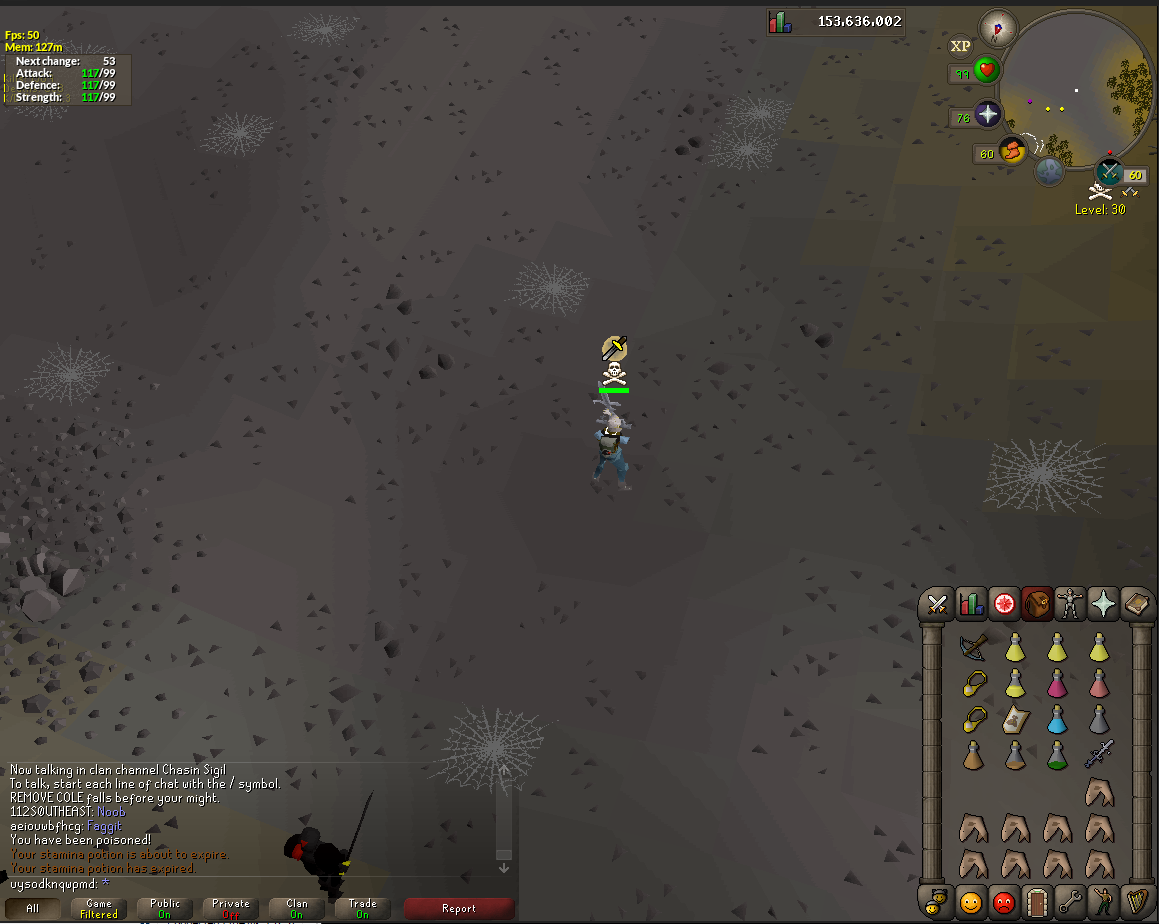Open the Magic spellbook tab
The image size is (1159, 924).
1136,604
